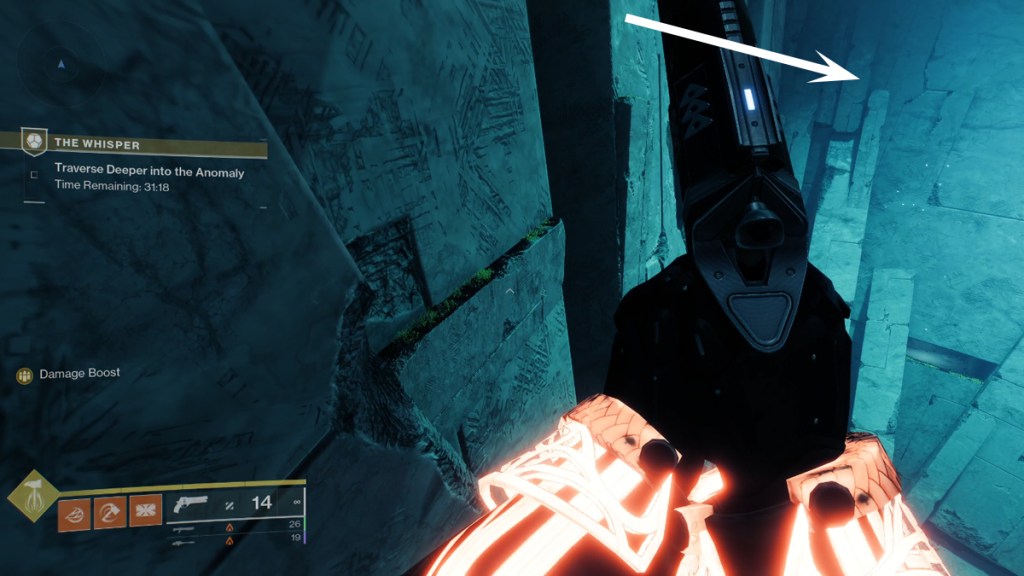
Task: Click the Damage Boost buff icon
Action: (25, 375)
